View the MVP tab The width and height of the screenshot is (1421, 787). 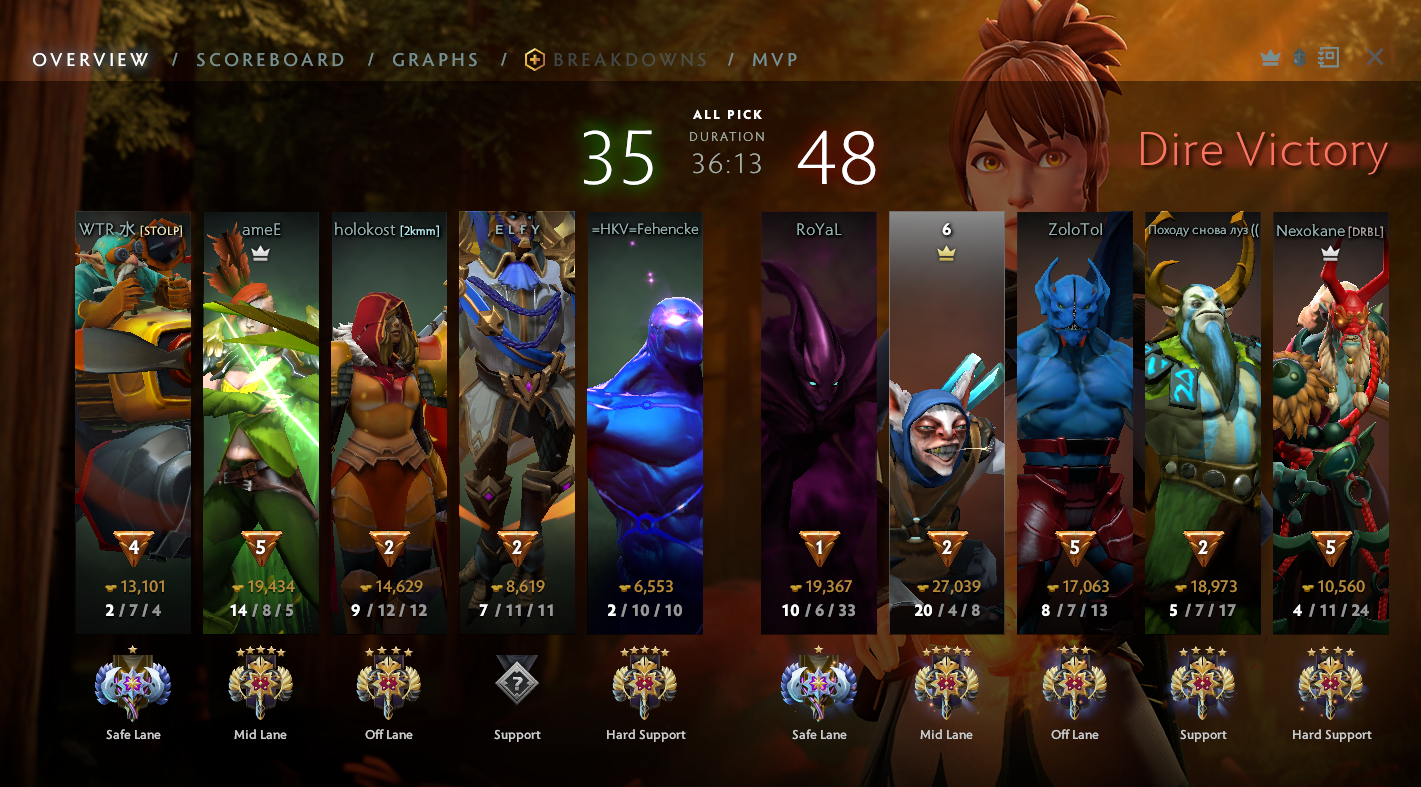pyautogui.click(x=775, y=60)
